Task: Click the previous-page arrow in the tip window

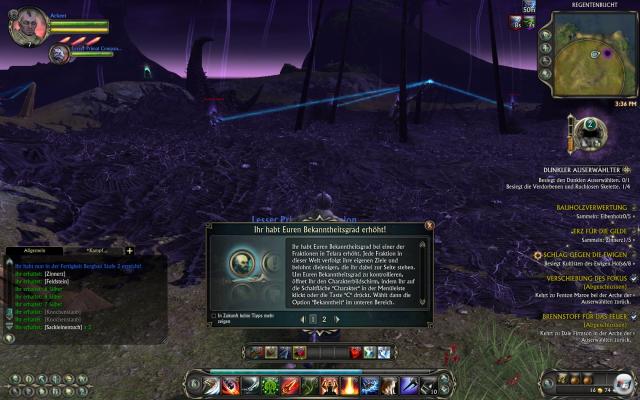Action: 299,318
